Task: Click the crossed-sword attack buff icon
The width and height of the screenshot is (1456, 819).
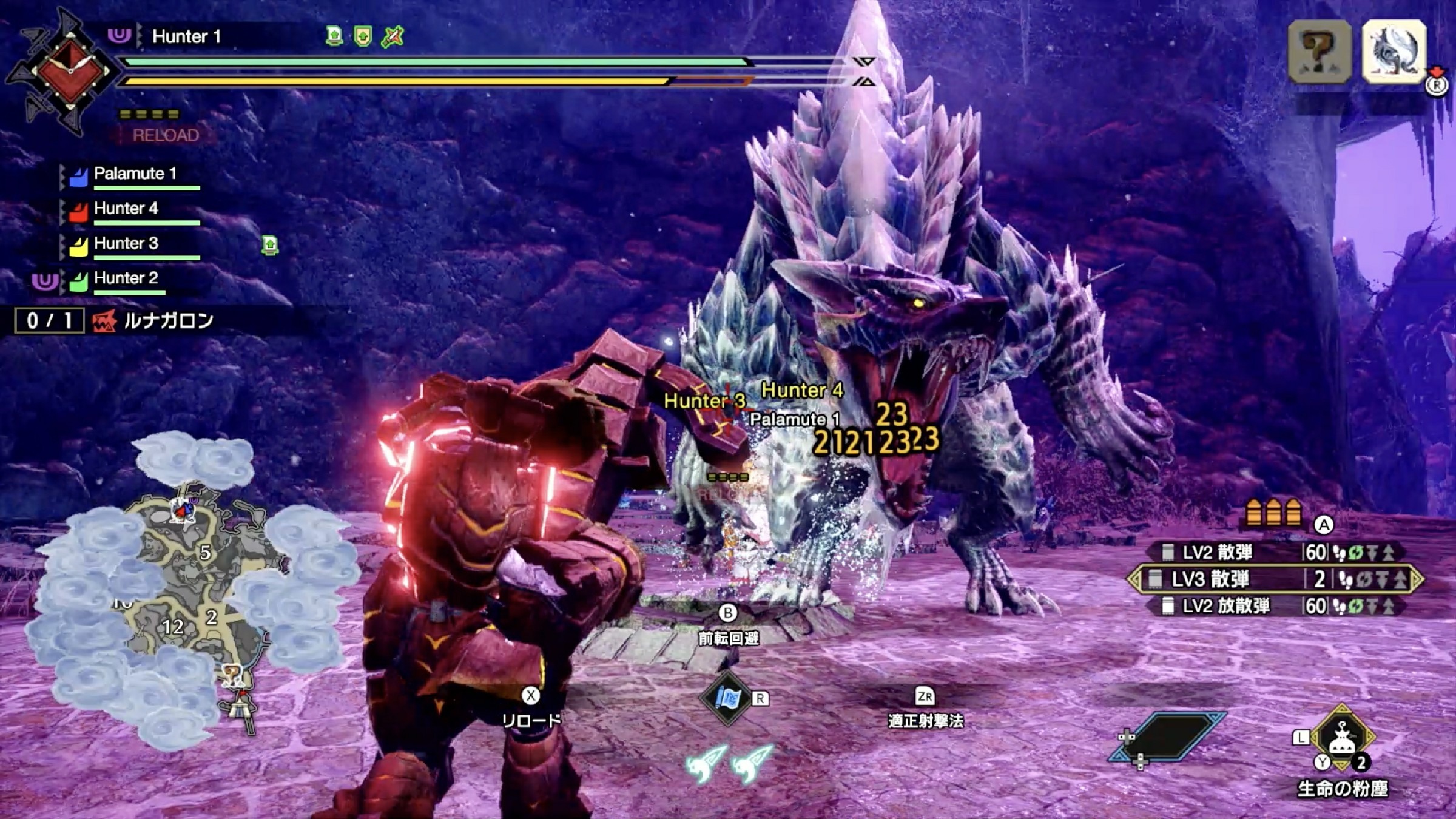Action: tap(393, 36)
